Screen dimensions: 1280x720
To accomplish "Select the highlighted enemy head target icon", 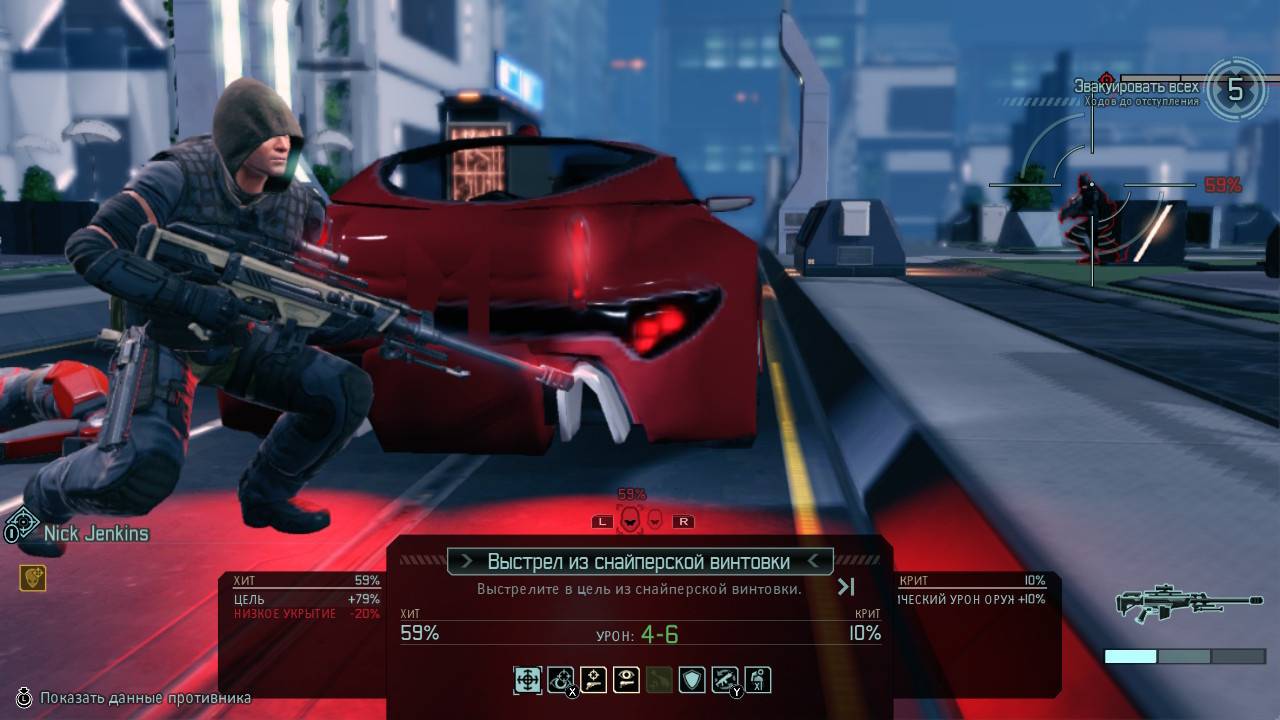I will [630, 520].
